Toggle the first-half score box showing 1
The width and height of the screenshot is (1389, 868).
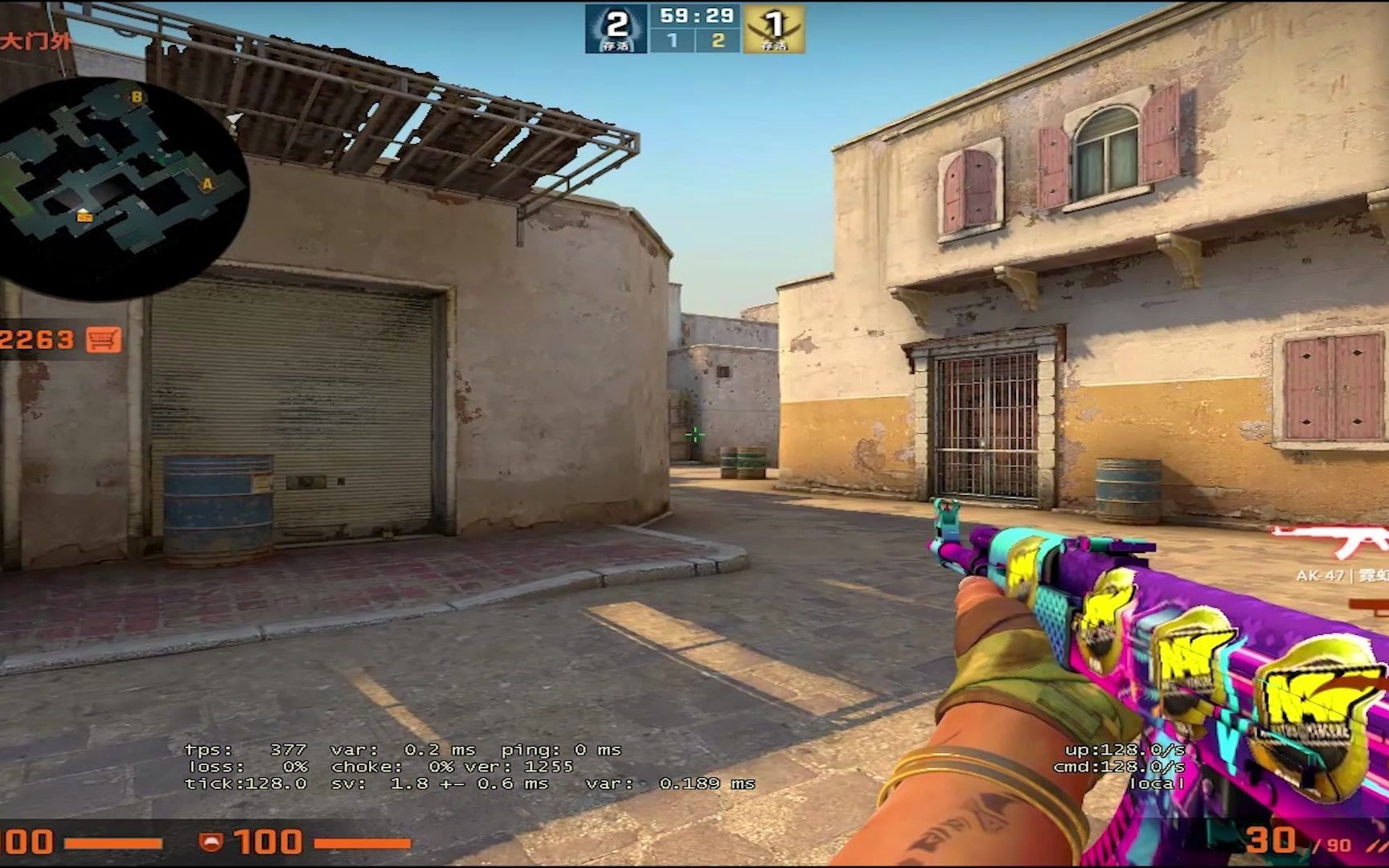[674, 38]
